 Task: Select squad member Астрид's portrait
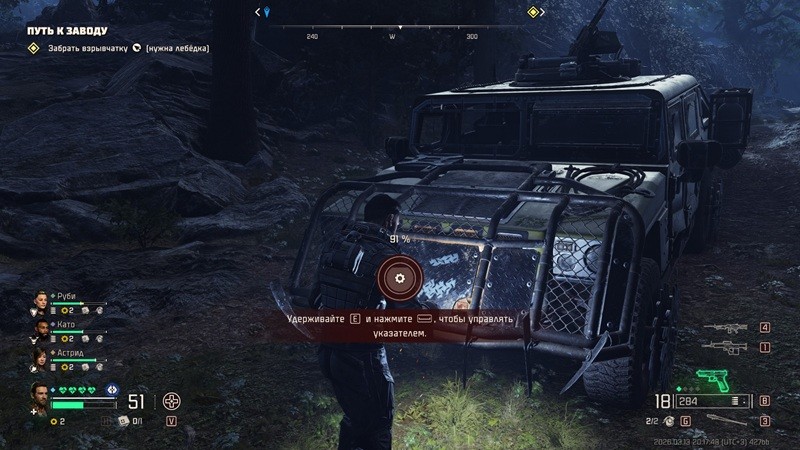click(42, 357)
